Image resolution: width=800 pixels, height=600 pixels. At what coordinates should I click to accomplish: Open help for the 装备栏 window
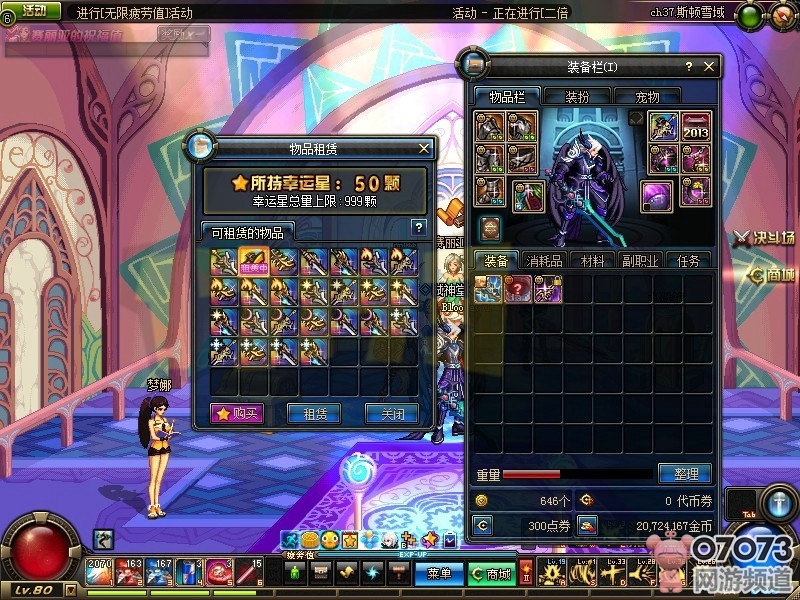(689, 67)
